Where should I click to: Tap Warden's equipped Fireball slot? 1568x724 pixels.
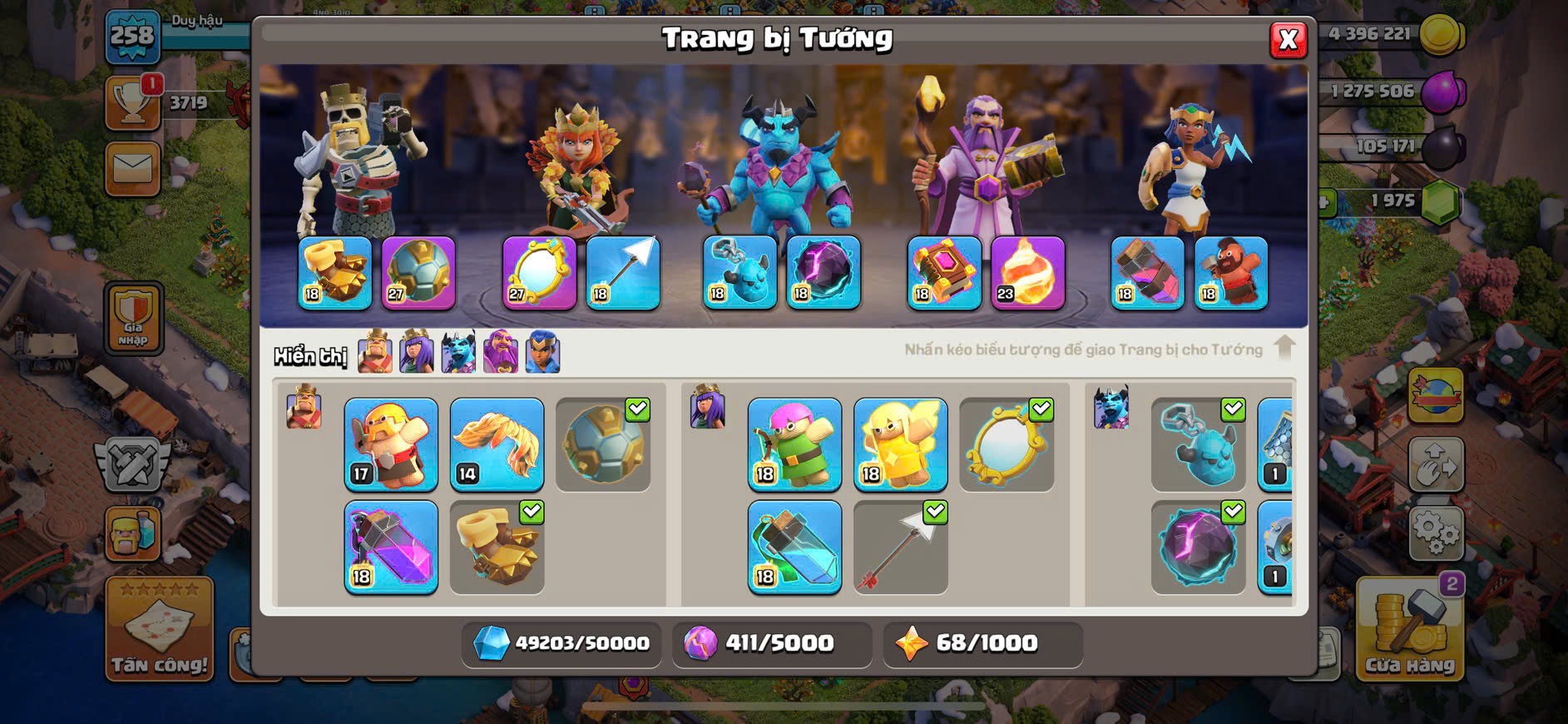point(1027,273)
